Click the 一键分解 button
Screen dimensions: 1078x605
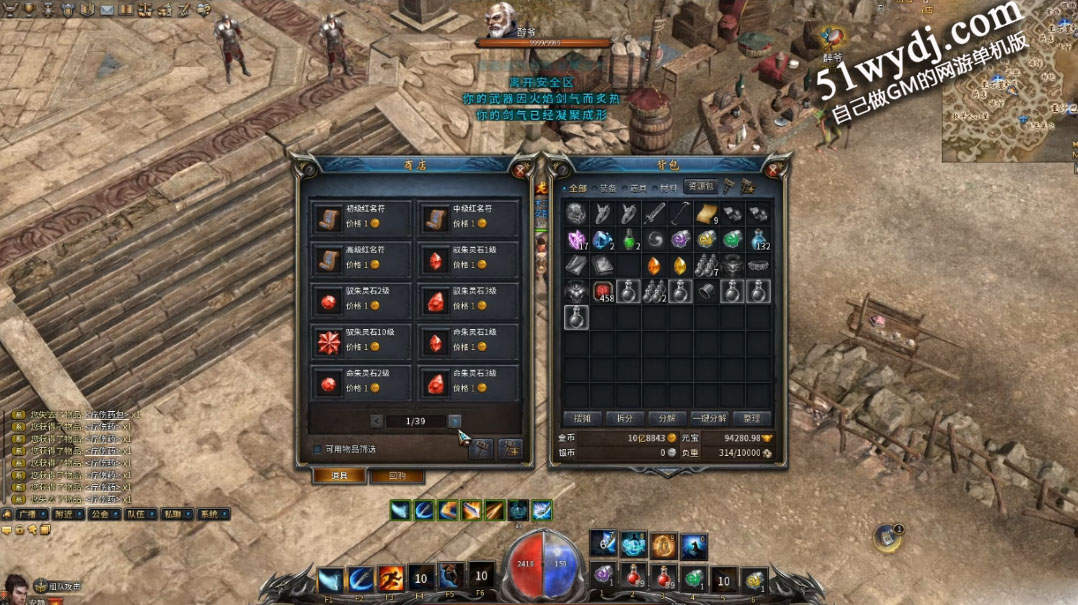click(708, 418)
